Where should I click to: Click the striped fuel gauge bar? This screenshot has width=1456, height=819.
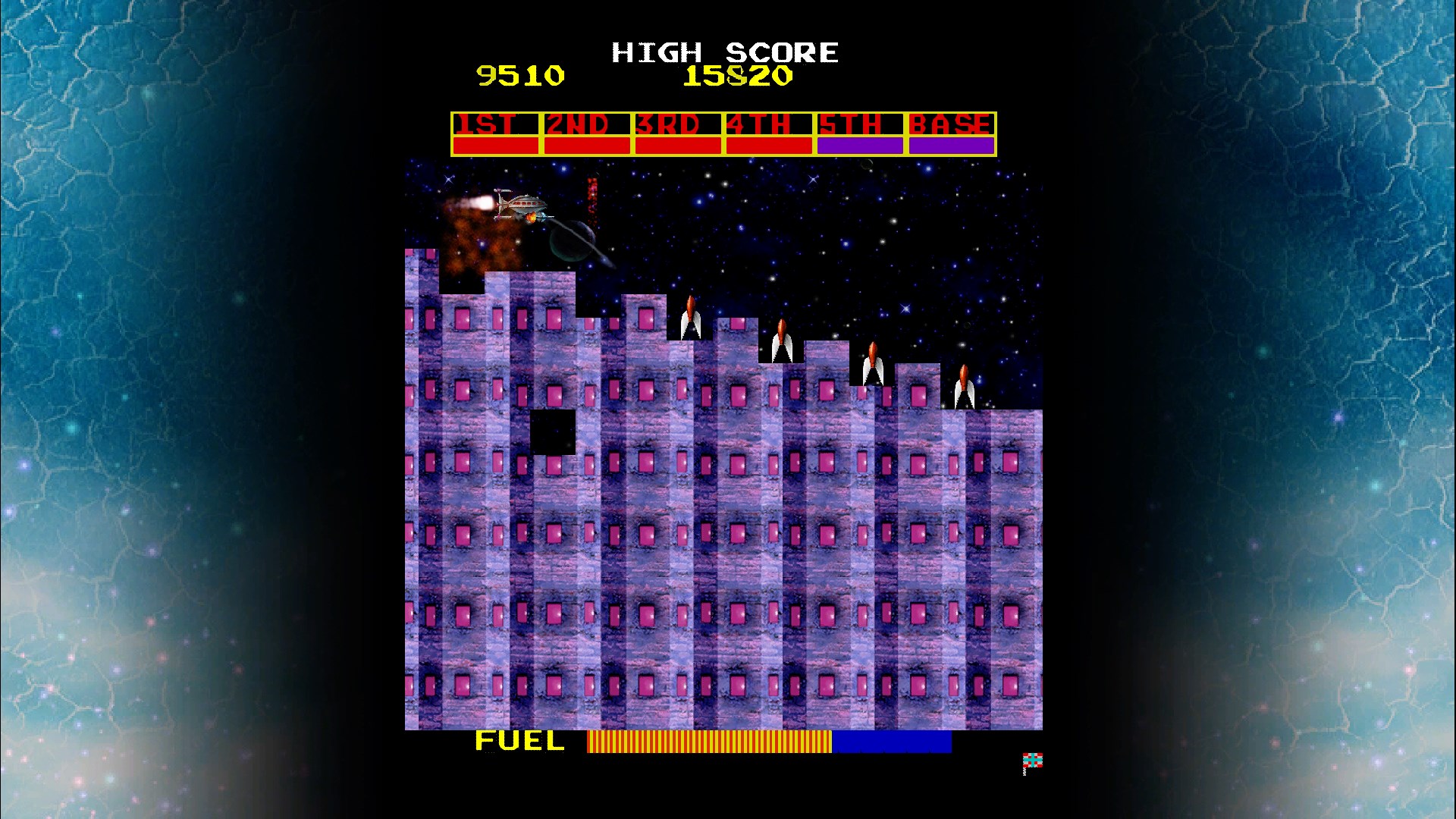[x=709, y=742]
